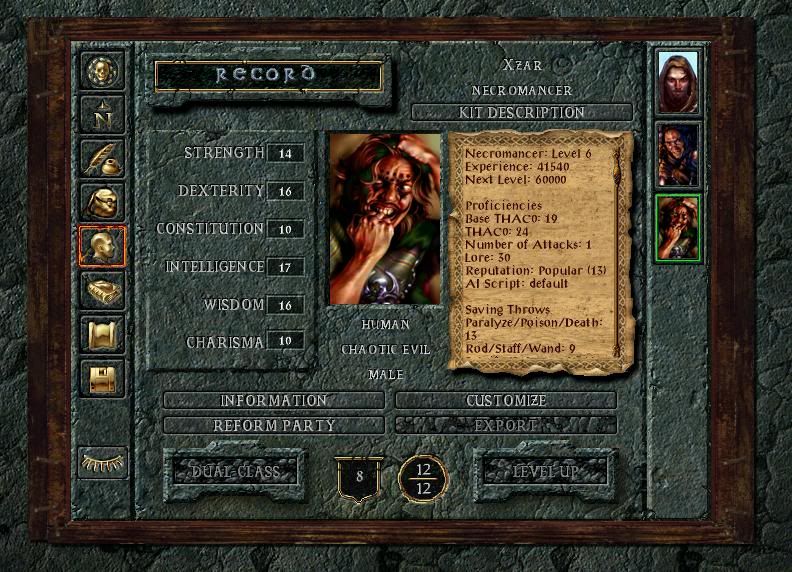Select the hooded bearded character portrait
Image resolution: width=792 pixels, height=572 pixels.
tap(678, 81)
